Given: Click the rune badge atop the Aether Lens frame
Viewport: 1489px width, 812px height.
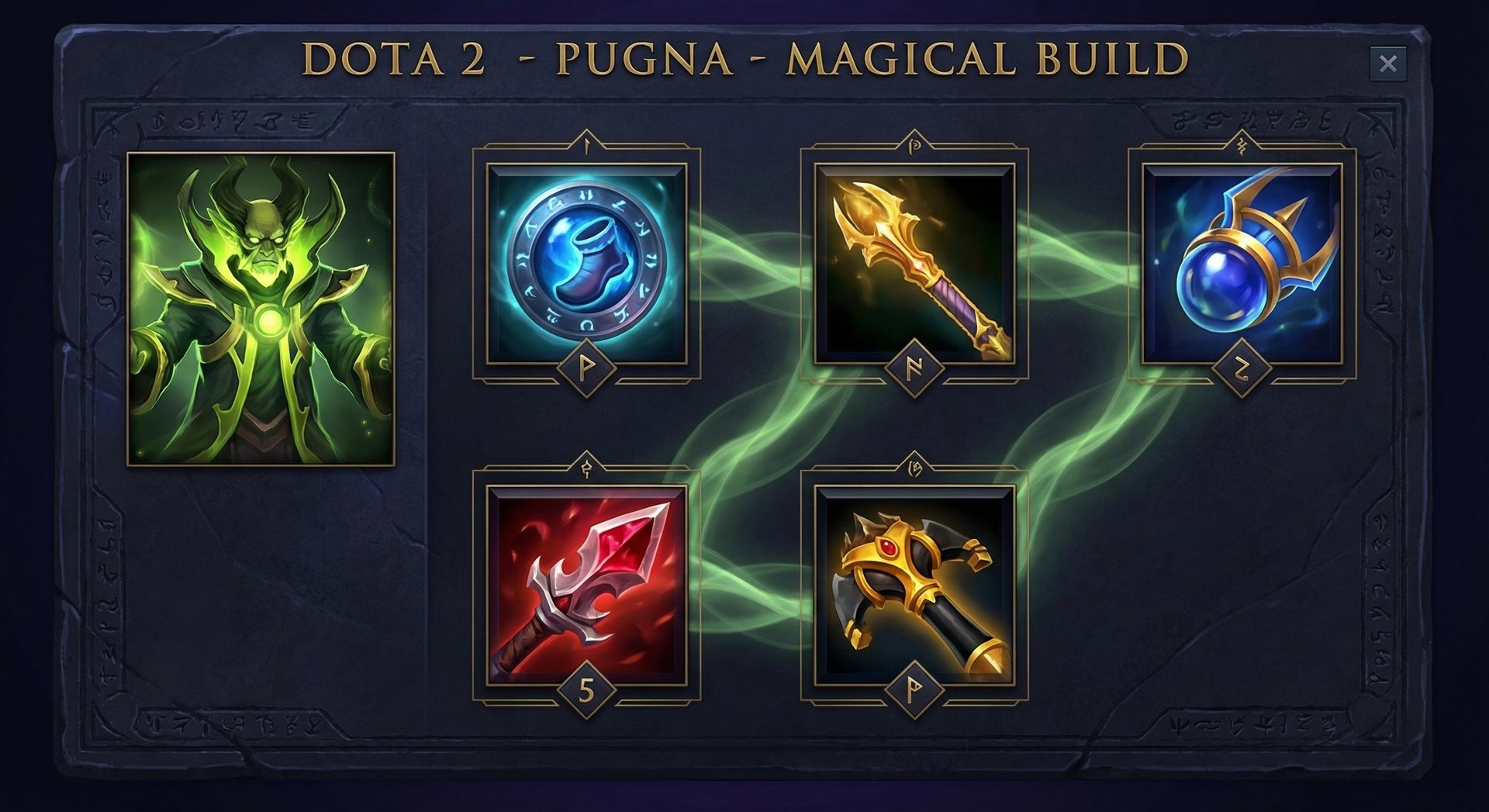Looking at the screenshot, I should [x=1241, y=144].
